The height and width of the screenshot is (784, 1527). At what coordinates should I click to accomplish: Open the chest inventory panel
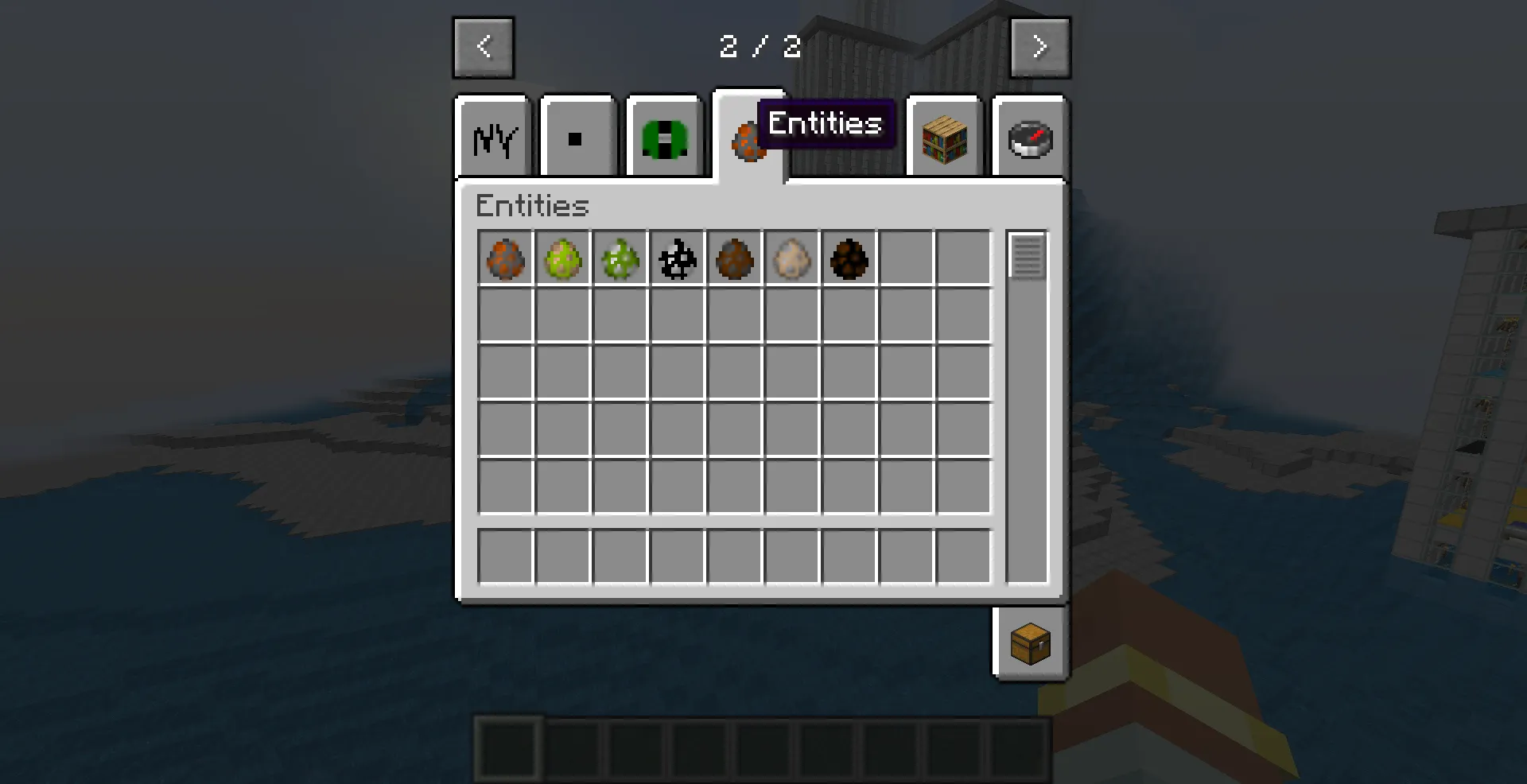pos(1030,644)
